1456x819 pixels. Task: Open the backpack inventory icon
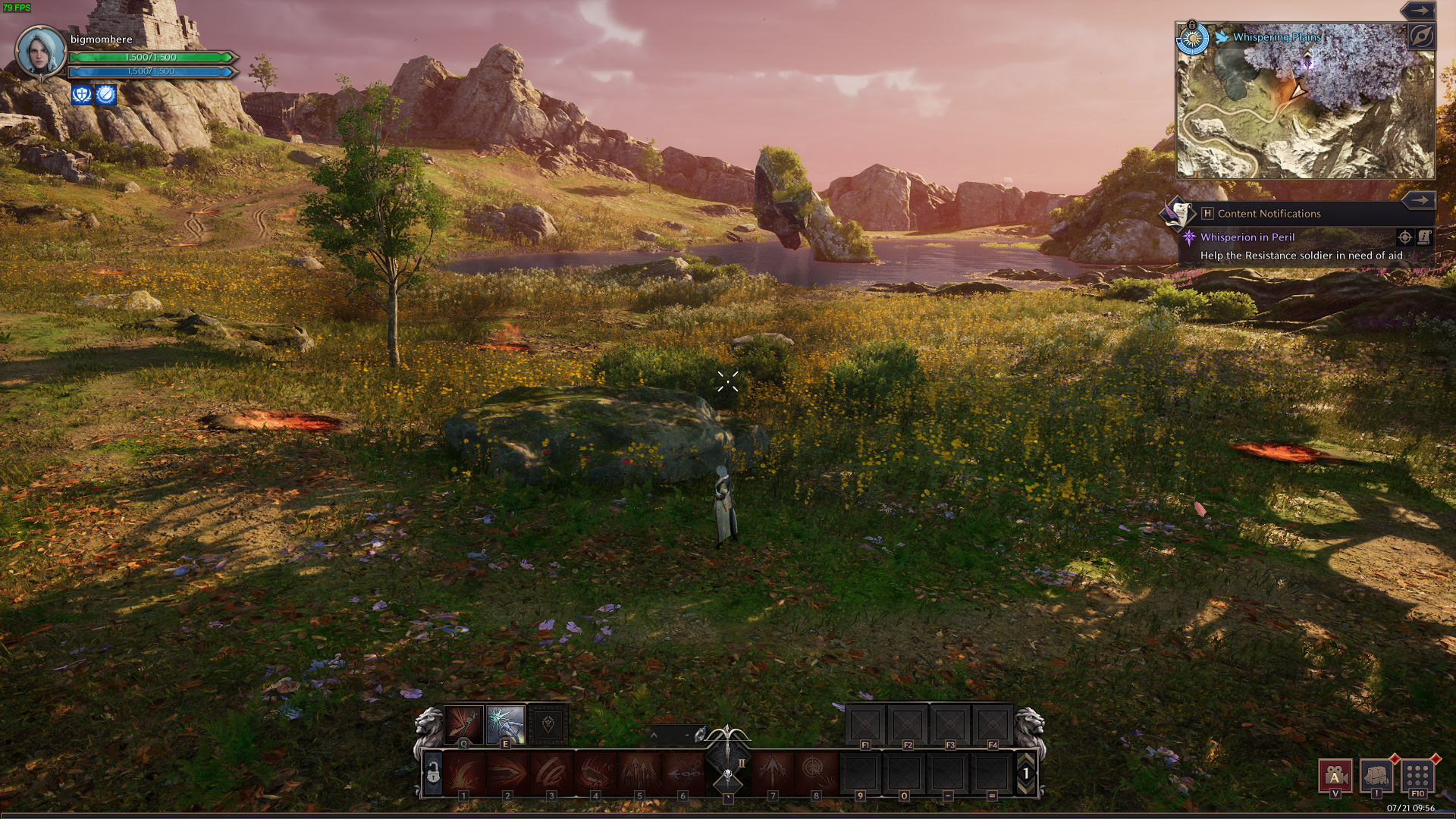point(1376,775)
